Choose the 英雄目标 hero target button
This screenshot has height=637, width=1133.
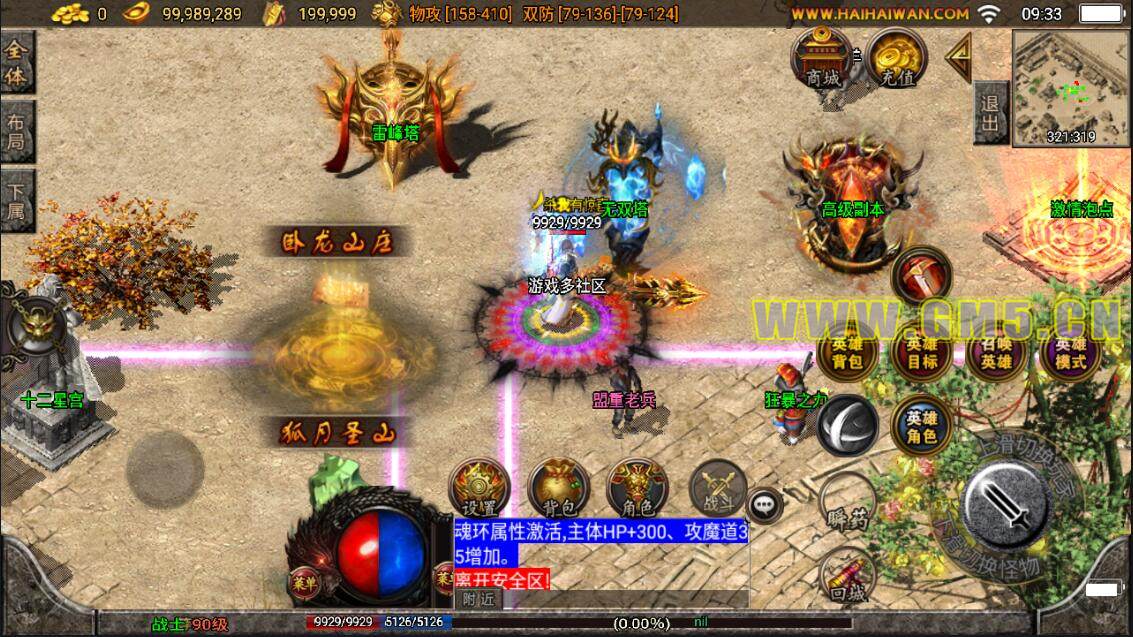[x=922, y=354]
